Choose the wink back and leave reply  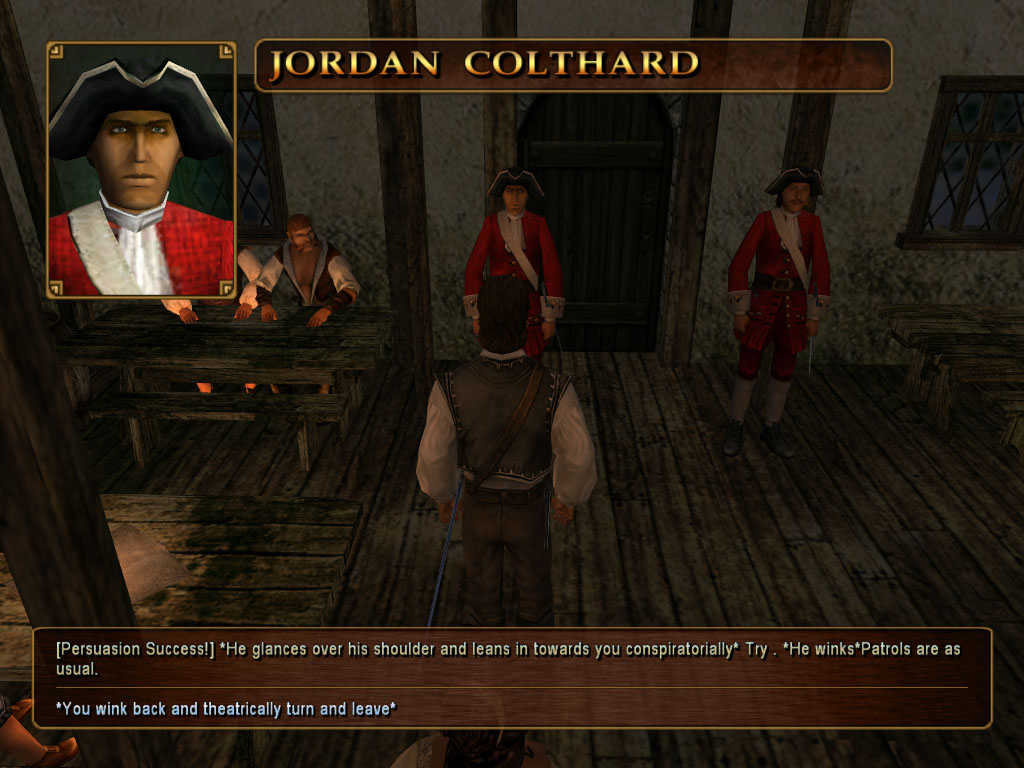point(226,709)
